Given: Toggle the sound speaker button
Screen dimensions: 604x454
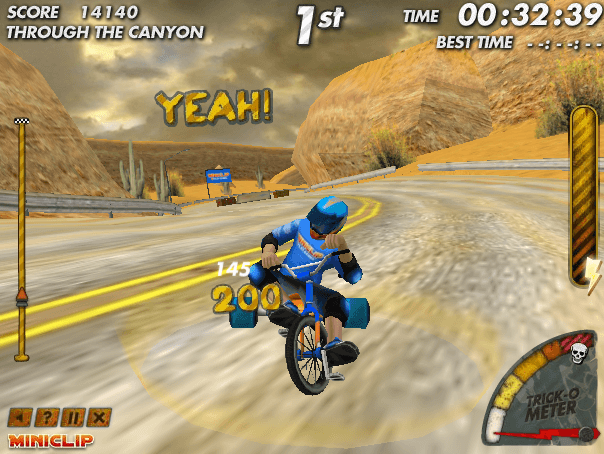Looking at the screenshot, I should click(x=19, y=417).
